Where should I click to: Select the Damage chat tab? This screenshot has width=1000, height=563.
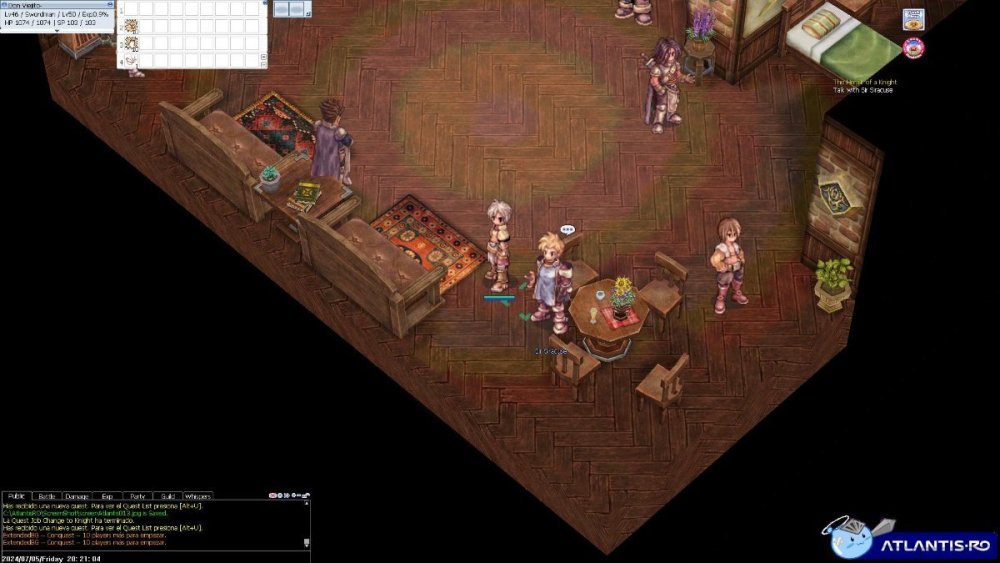77,496
